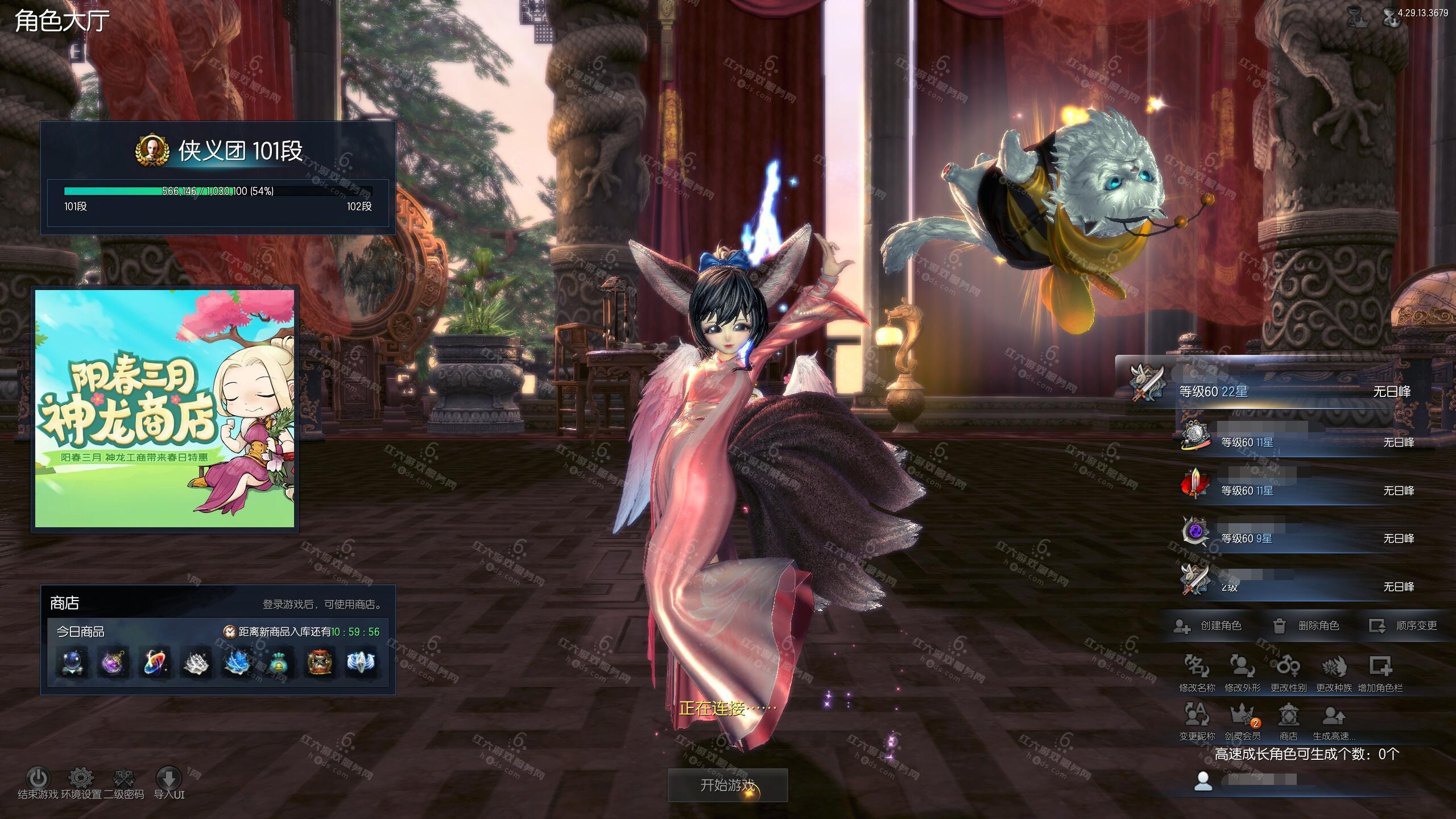Image resolution: width=1456 pixels, height=819 pixels.
Task: Open 修改外形 appearance change
Action: tap(1243, 672)
